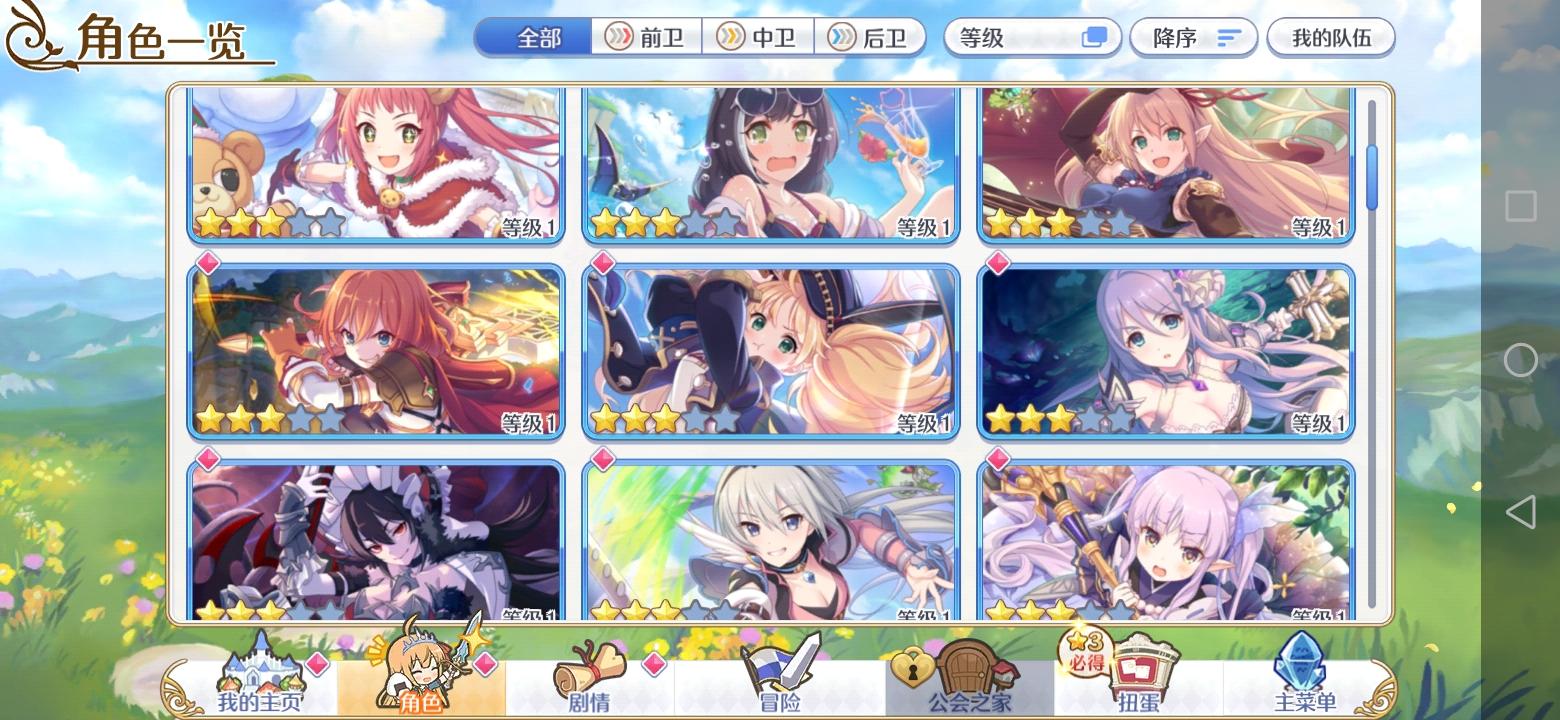Viewport: 1560px width, 720px height.
Task: Click 降序 to change sort order
Action: click(1193, 37)
